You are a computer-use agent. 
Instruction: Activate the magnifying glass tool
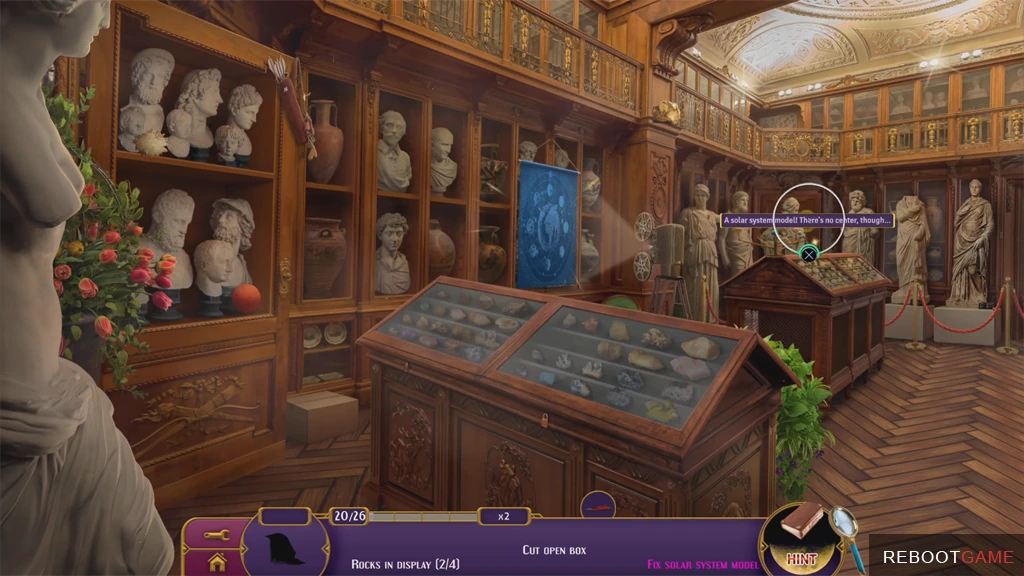(x=846, y=524)
